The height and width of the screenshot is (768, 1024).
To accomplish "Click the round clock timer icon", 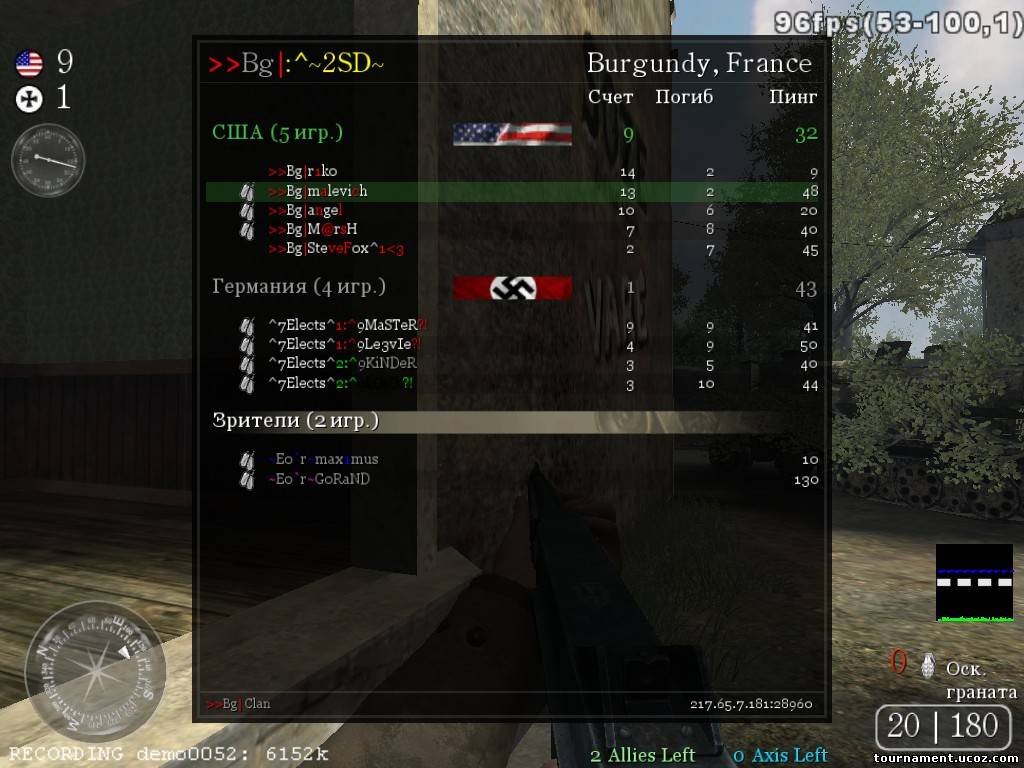I will tap(48, 159).
